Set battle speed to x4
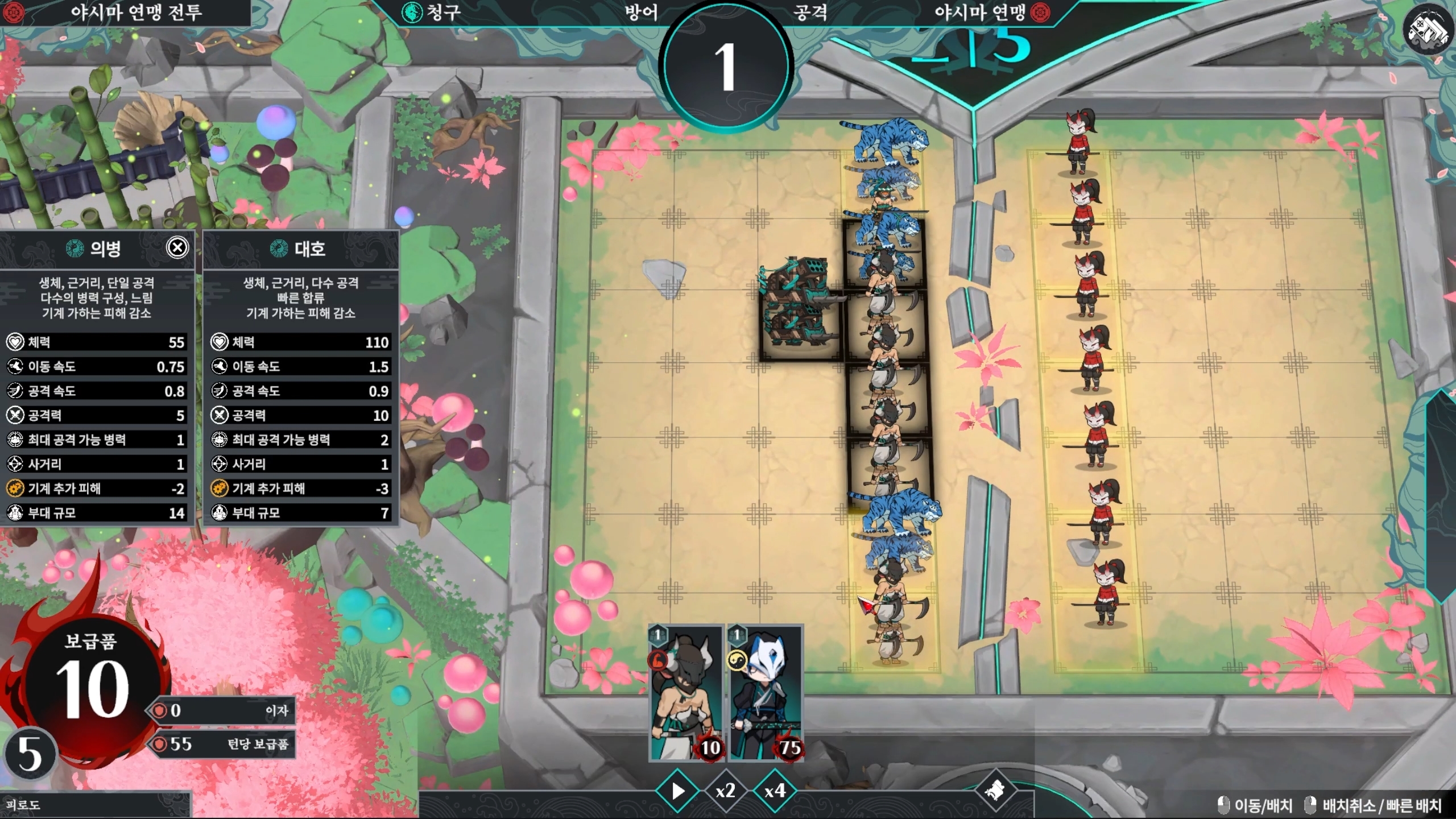This screenshot has height=819, width=1456. 775,791
